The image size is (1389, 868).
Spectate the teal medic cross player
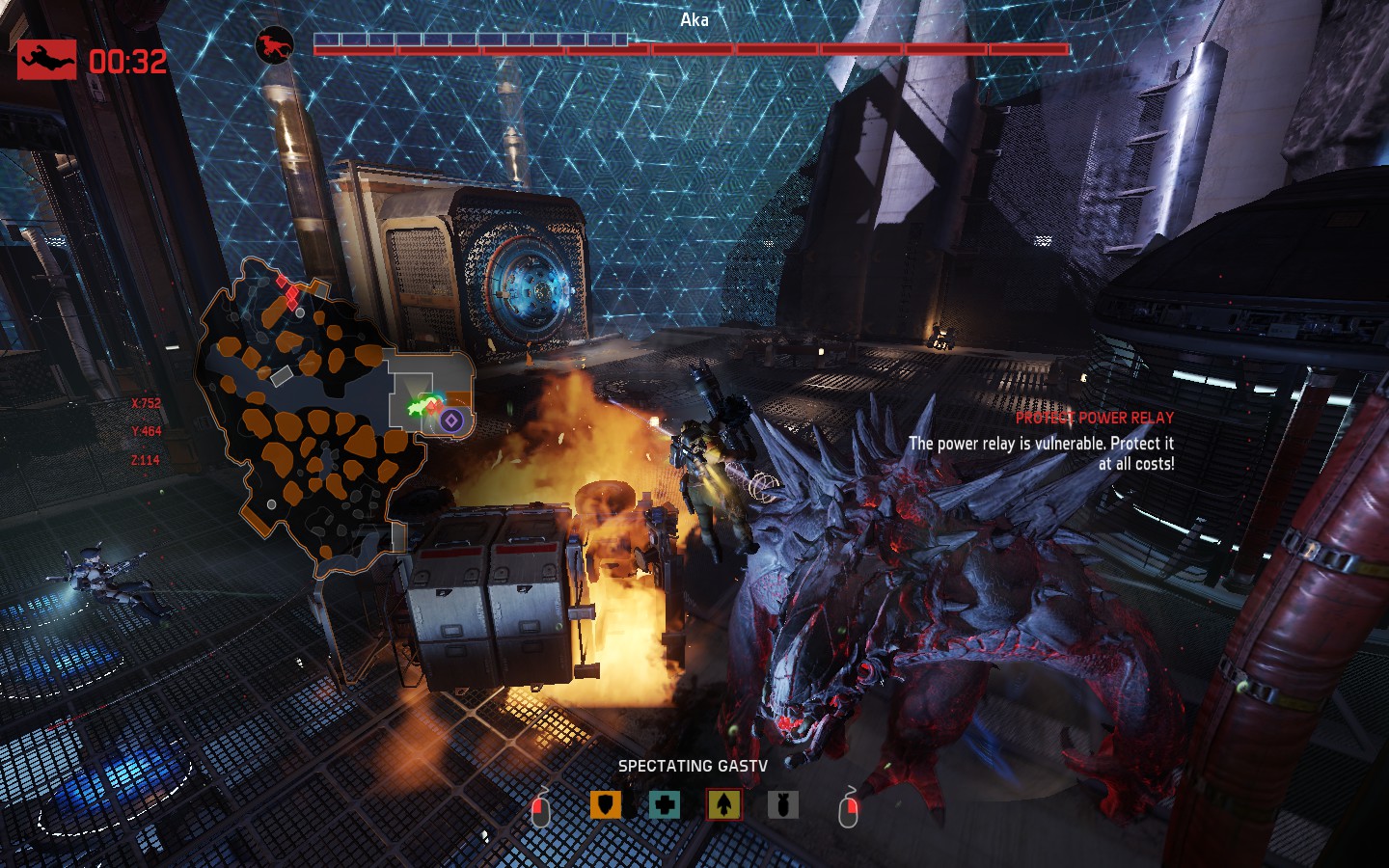point(665,804)
